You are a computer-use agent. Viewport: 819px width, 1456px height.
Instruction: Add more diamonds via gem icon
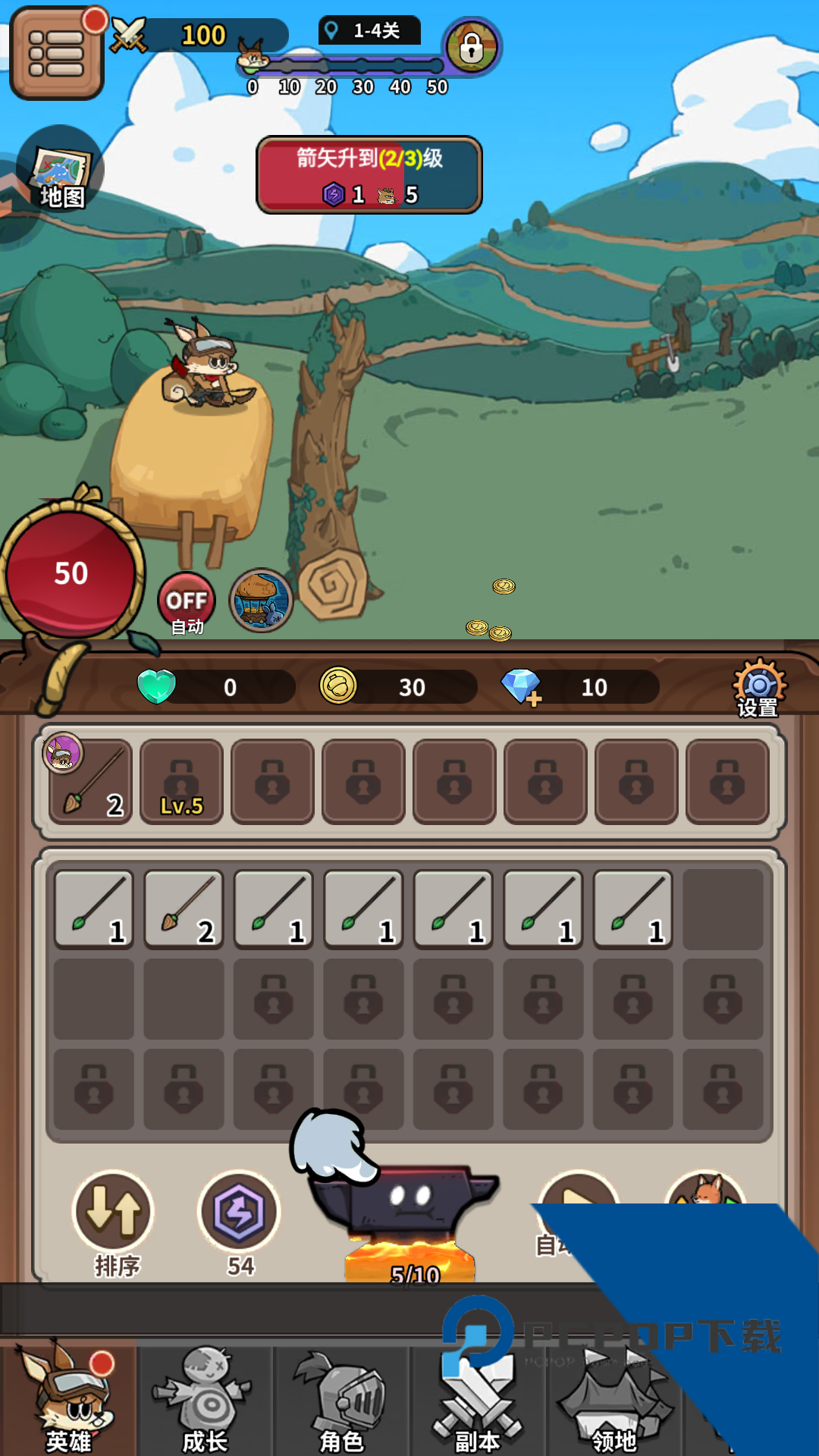click(x=522, y=687)
